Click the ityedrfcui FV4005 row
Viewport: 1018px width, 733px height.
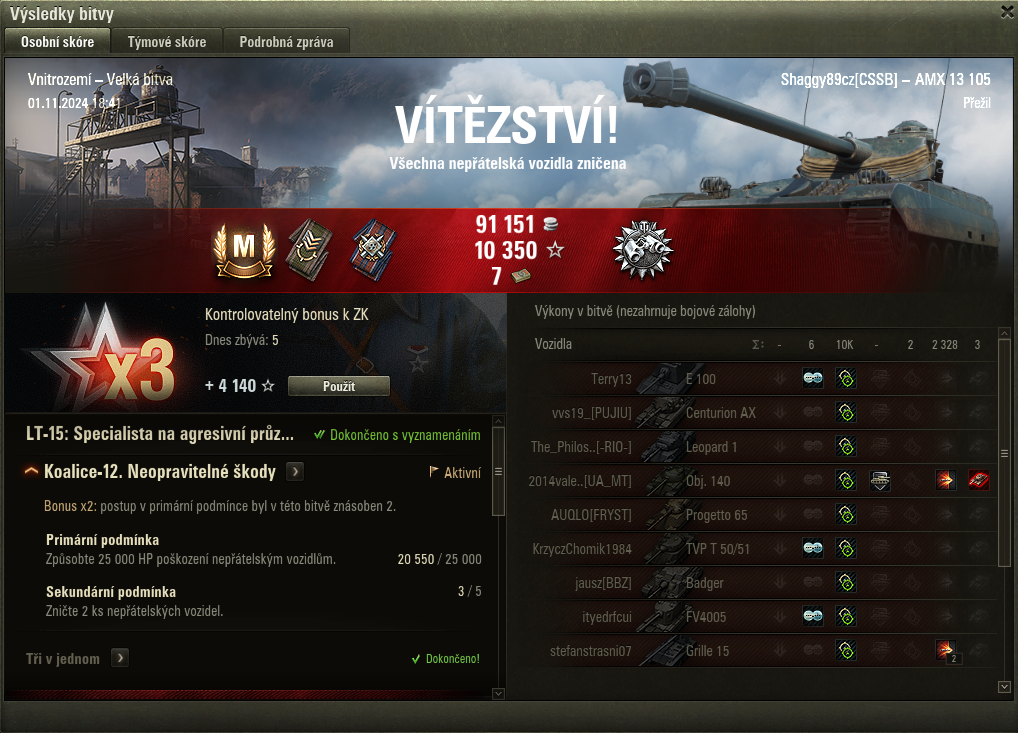700,617
